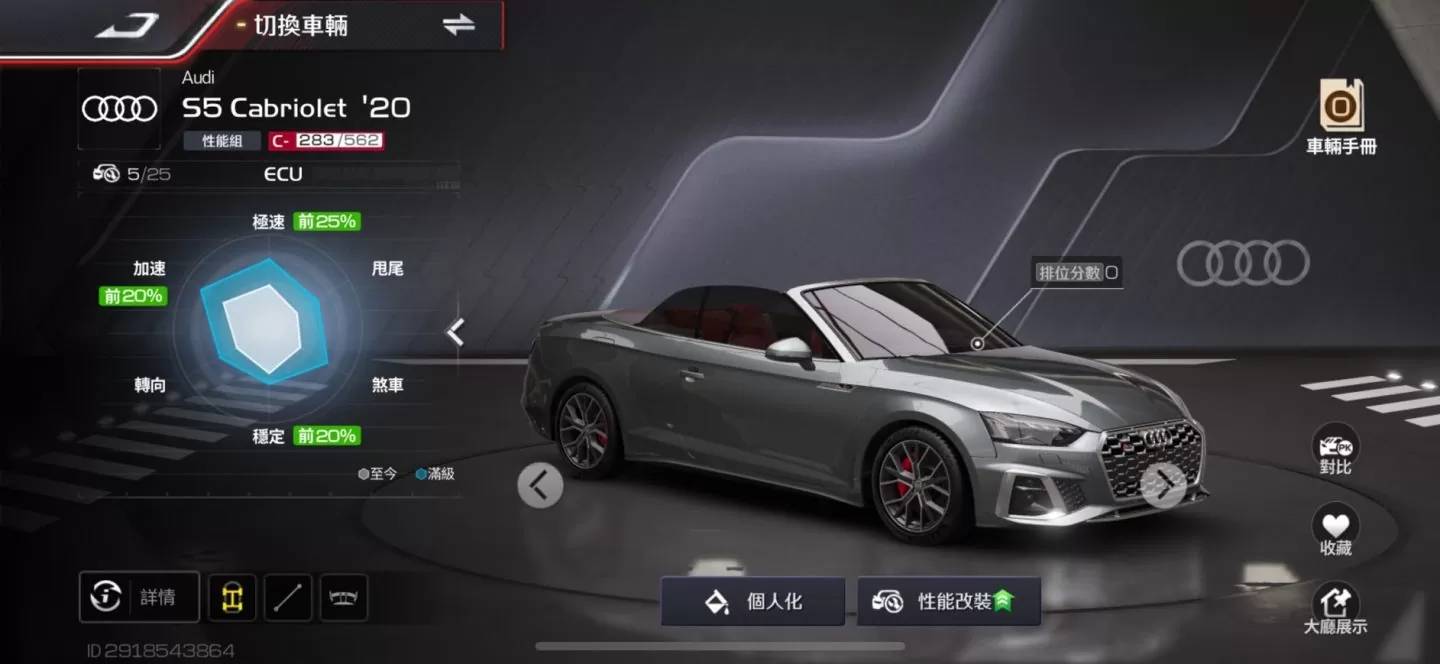This screenshot has height=664, width=1440.
Task: Go back using the top-left arrow
Action: [x=128, y=26]
